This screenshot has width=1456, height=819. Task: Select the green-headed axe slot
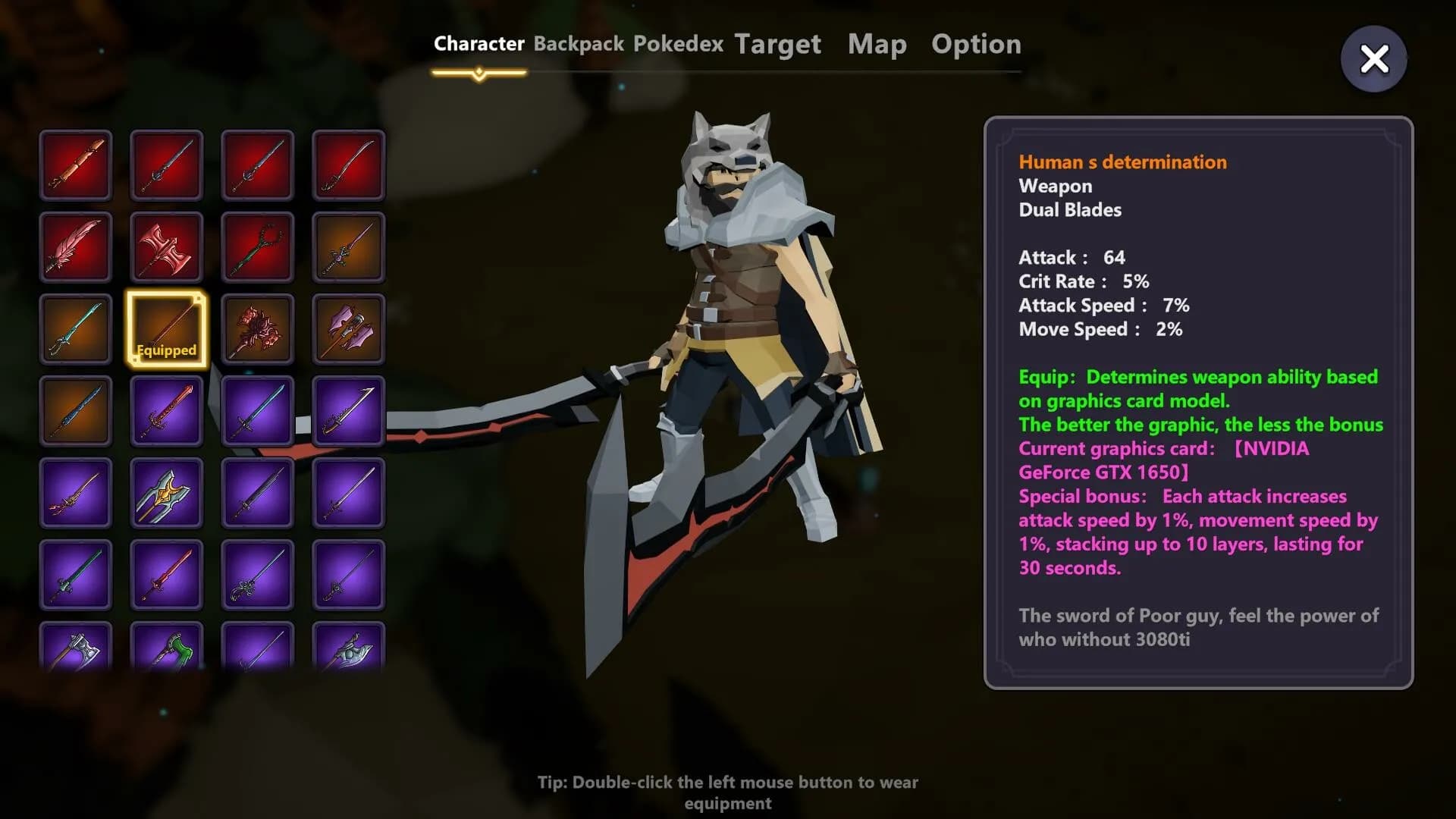[x=166, y=646]
